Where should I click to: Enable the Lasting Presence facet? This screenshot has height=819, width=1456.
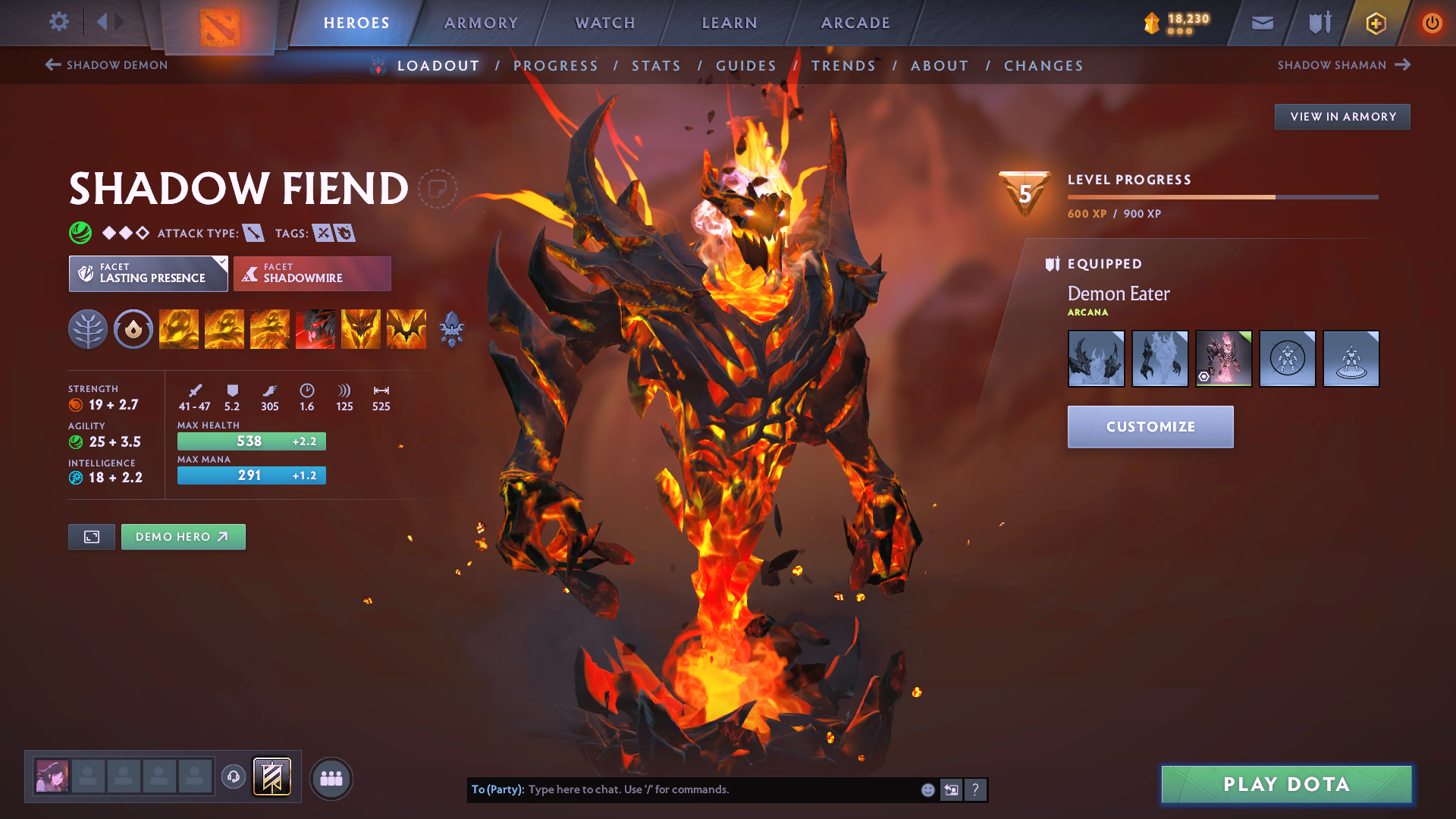144,273
